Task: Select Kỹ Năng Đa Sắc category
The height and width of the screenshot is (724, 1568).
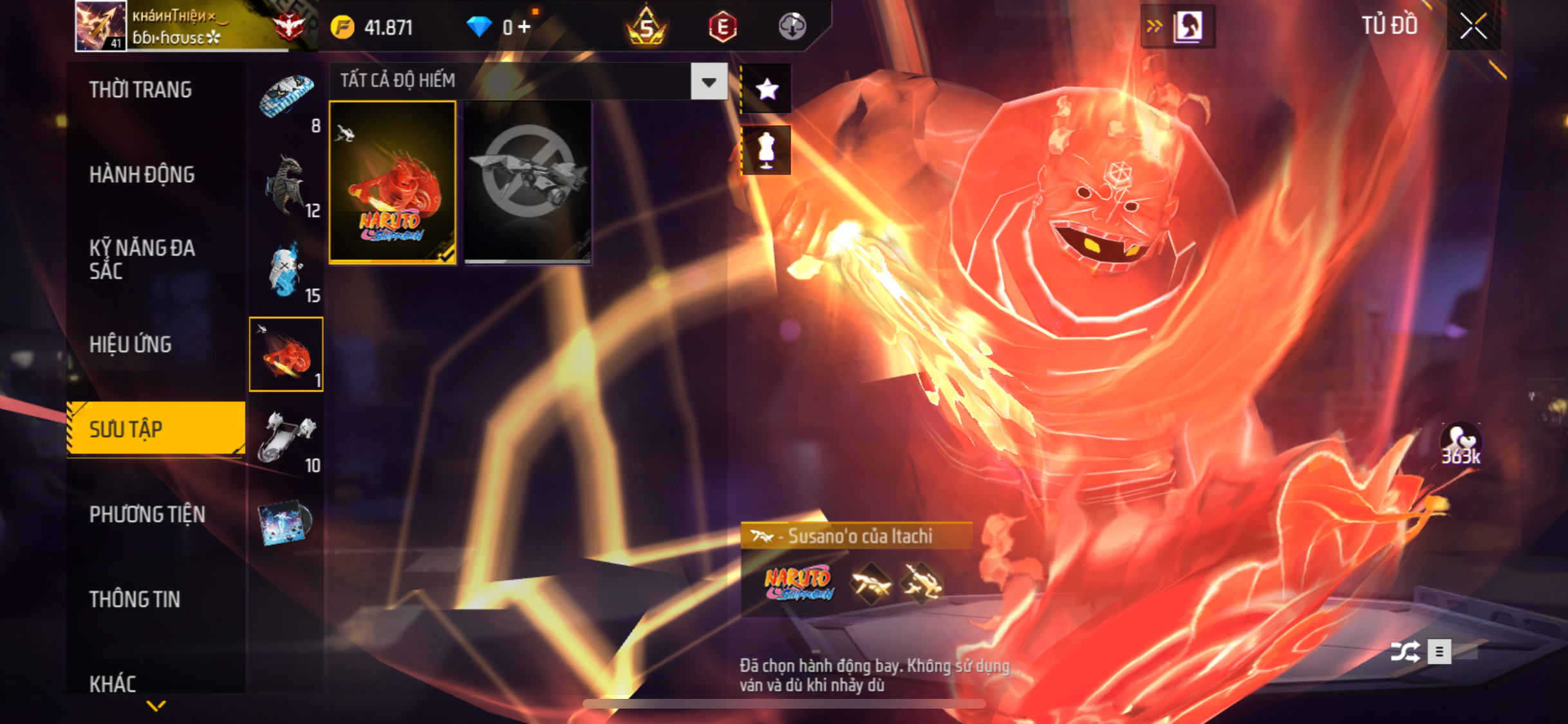Action: coord(142,259)
